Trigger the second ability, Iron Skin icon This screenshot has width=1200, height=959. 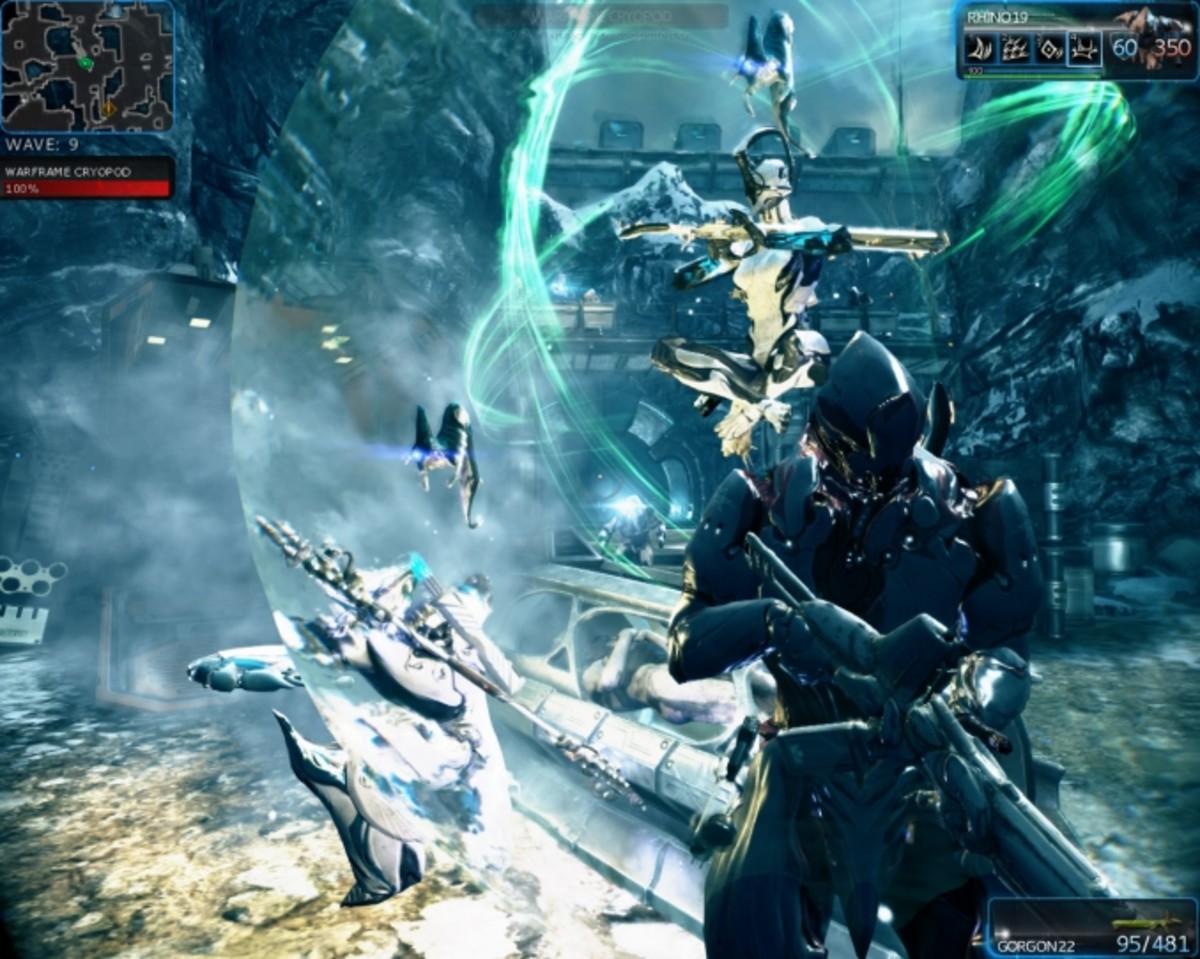point(1014,49)
